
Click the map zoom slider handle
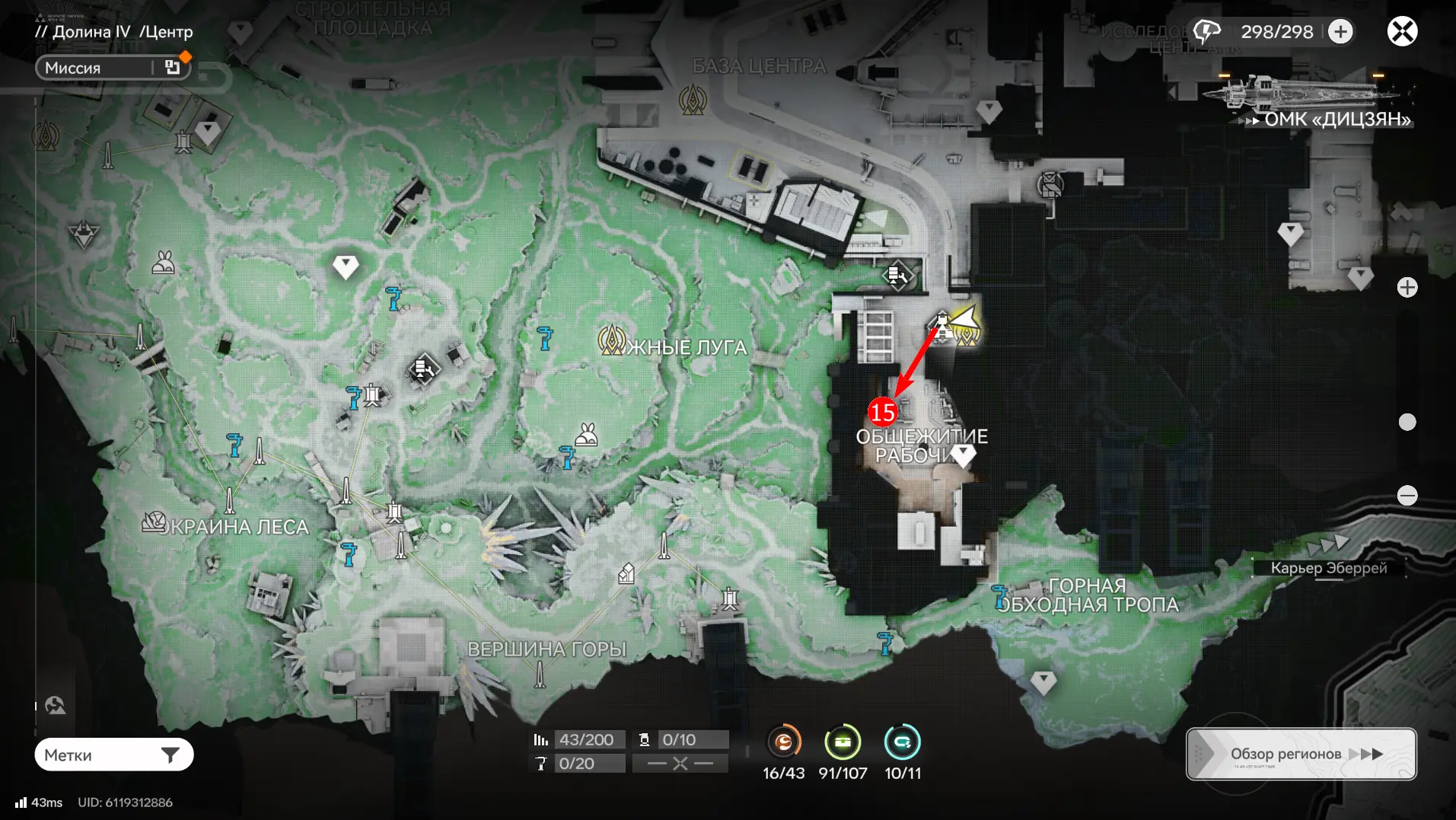tap(1407, 423)
